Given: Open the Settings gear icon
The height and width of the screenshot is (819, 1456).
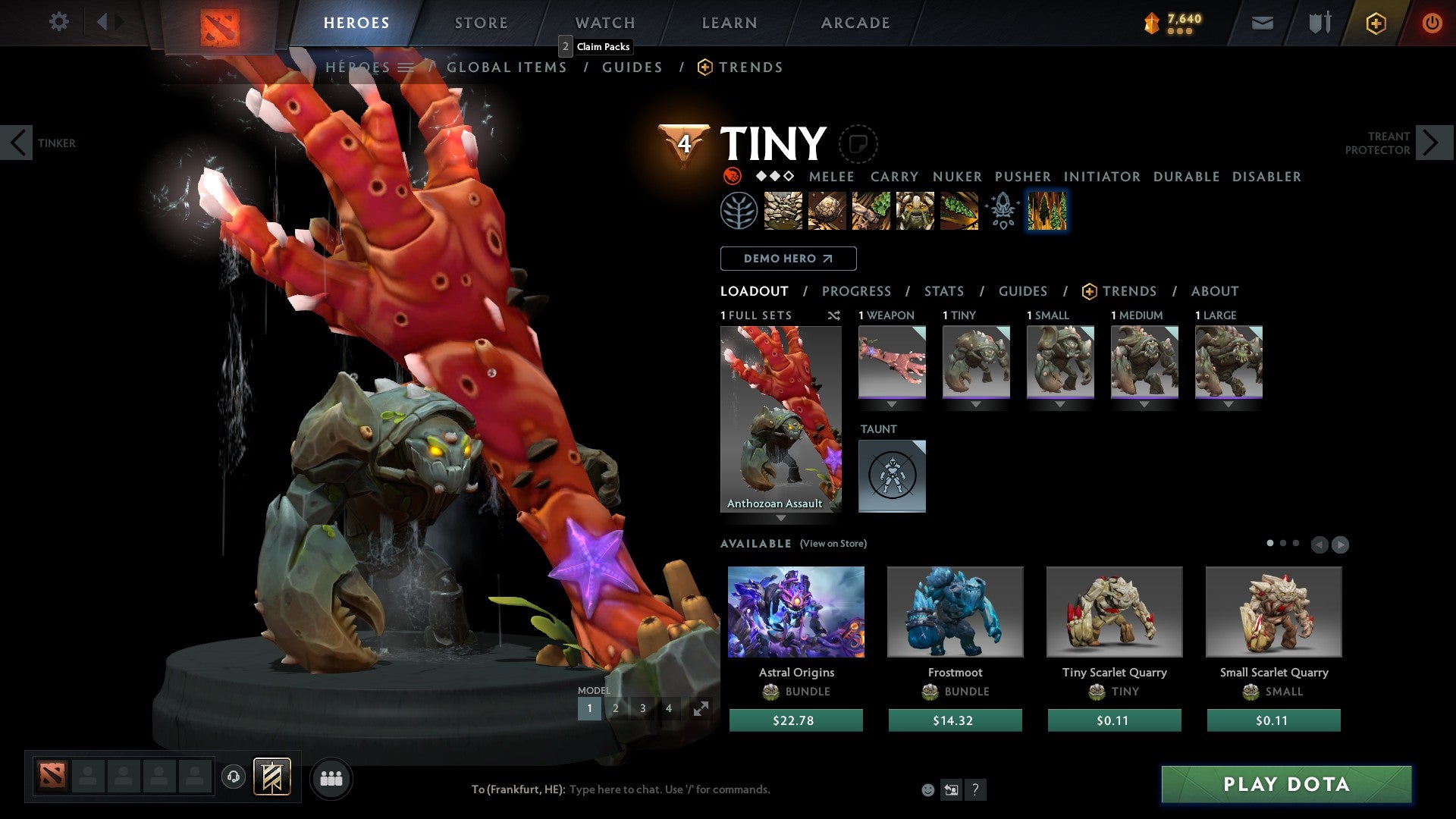Looking at the screenshot, I should 59,22.
